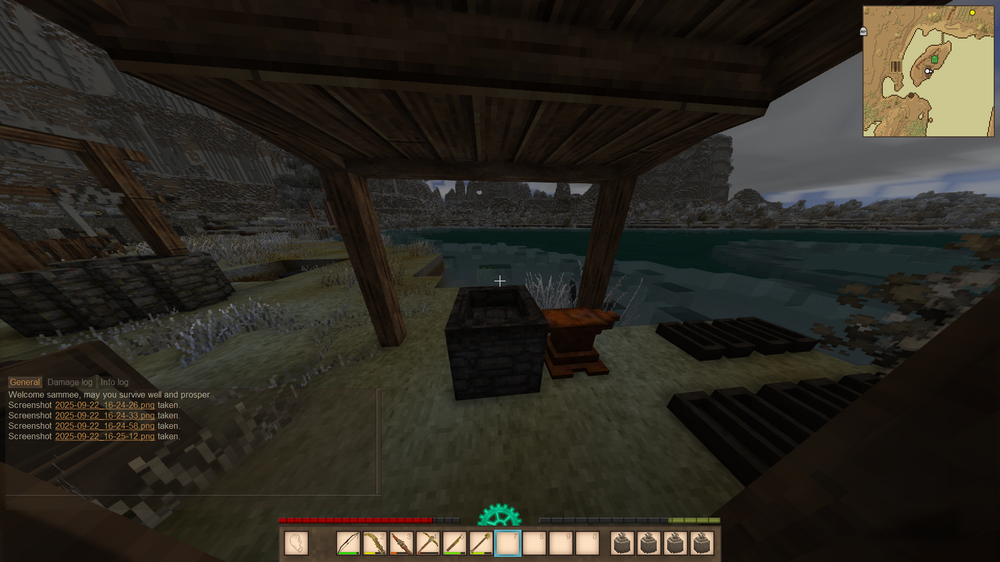Open screenshot link 2025-09-22_16-24-58.png
The height and width of the screenshot is (562, 1000).
[x=105, y=426]
